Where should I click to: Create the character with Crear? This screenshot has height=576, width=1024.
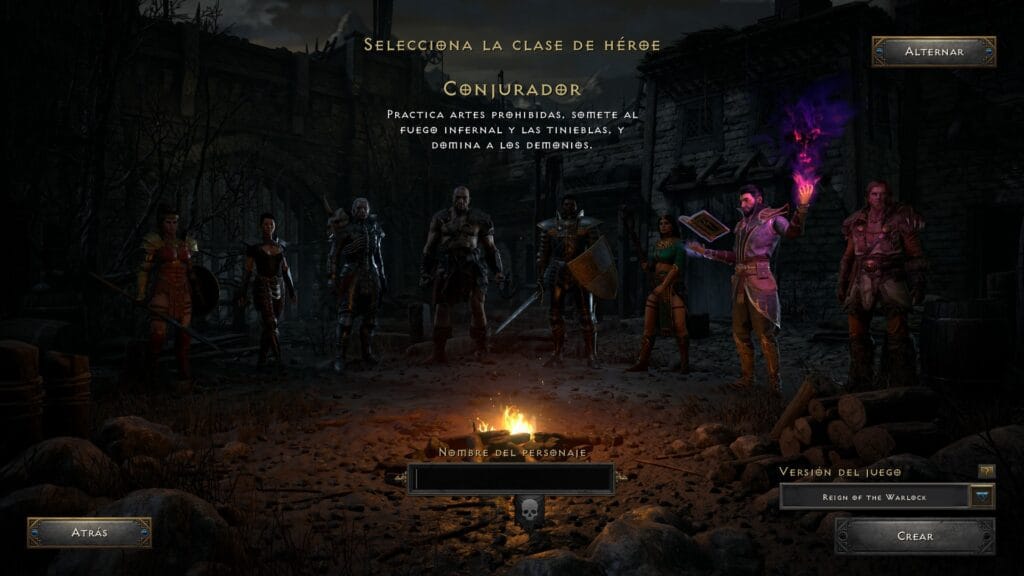914,536
